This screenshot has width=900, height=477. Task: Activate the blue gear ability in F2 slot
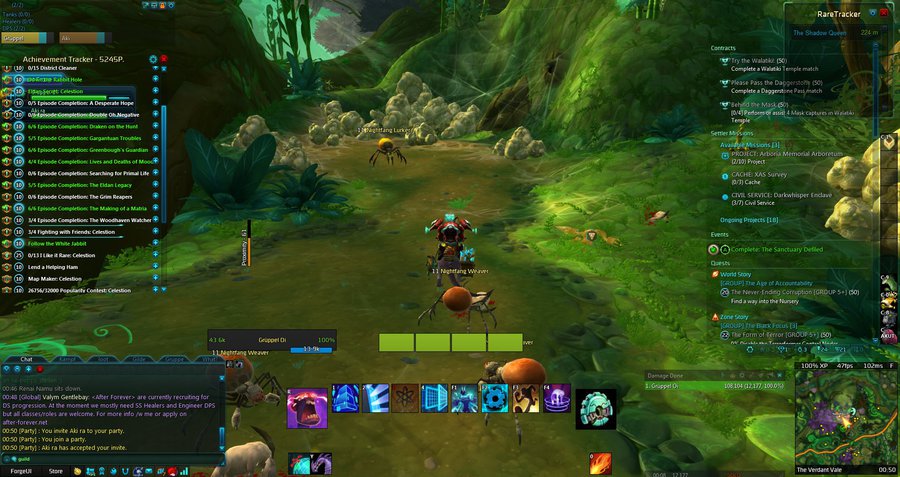coord(495,398)
